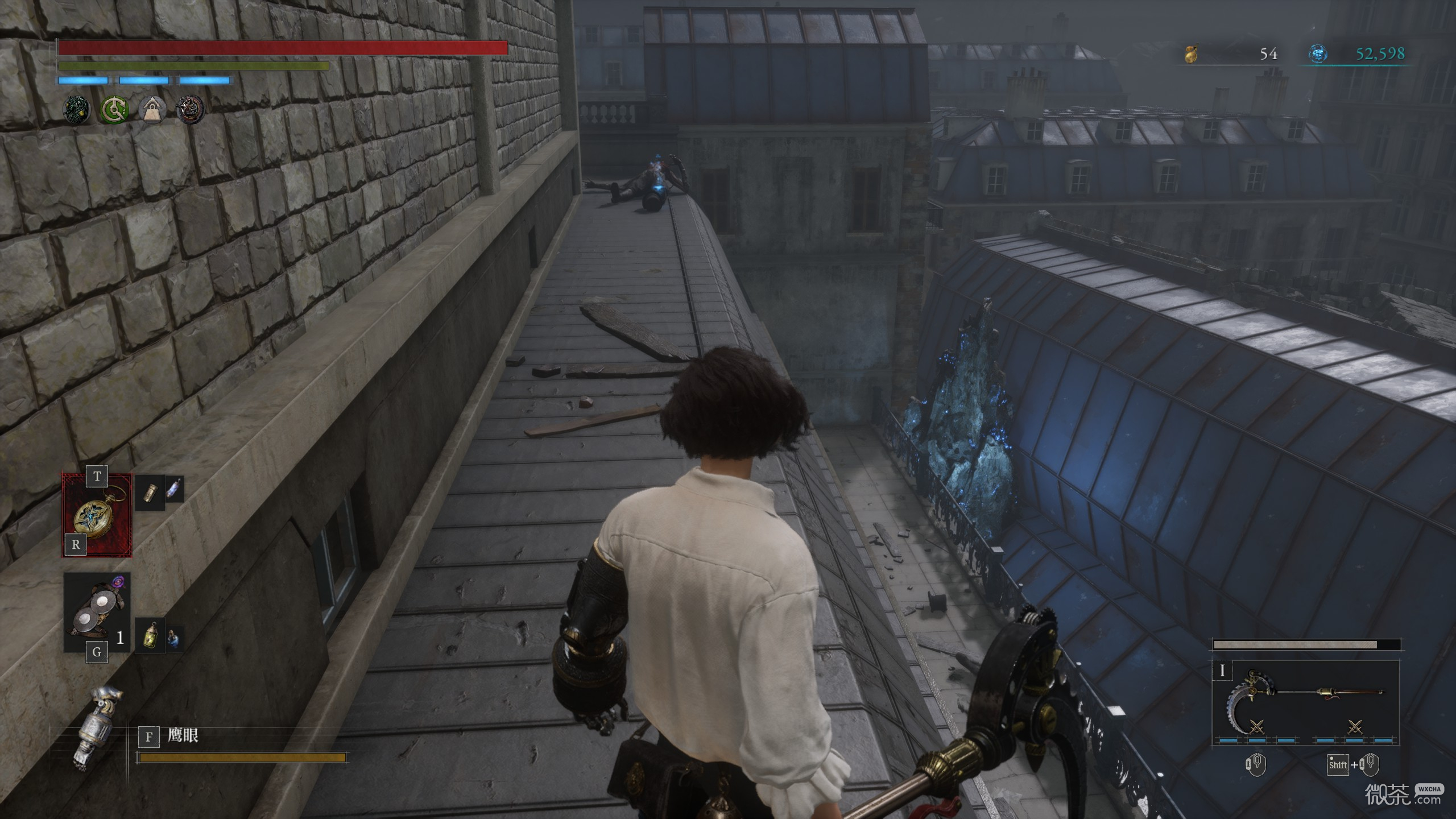Inspect the weight-with-up-arrow status icon
1456x819 pixels.
[x=152, y=109]
